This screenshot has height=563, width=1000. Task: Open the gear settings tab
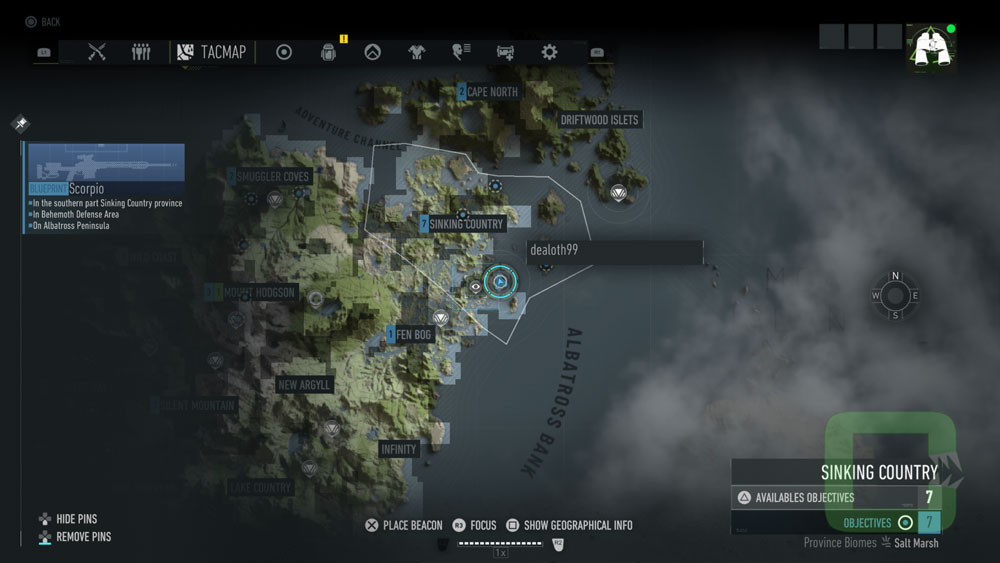(549, 52)
